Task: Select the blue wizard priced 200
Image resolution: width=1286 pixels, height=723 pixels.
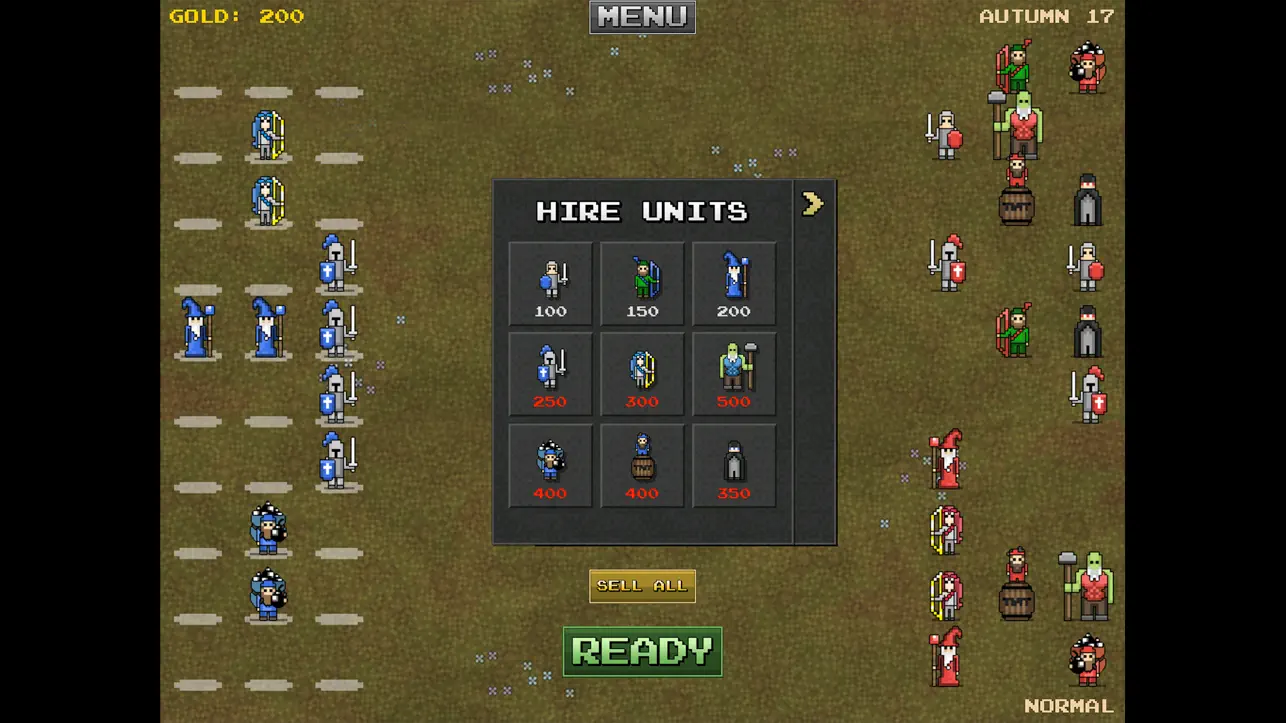Action: tap(734, 281)
